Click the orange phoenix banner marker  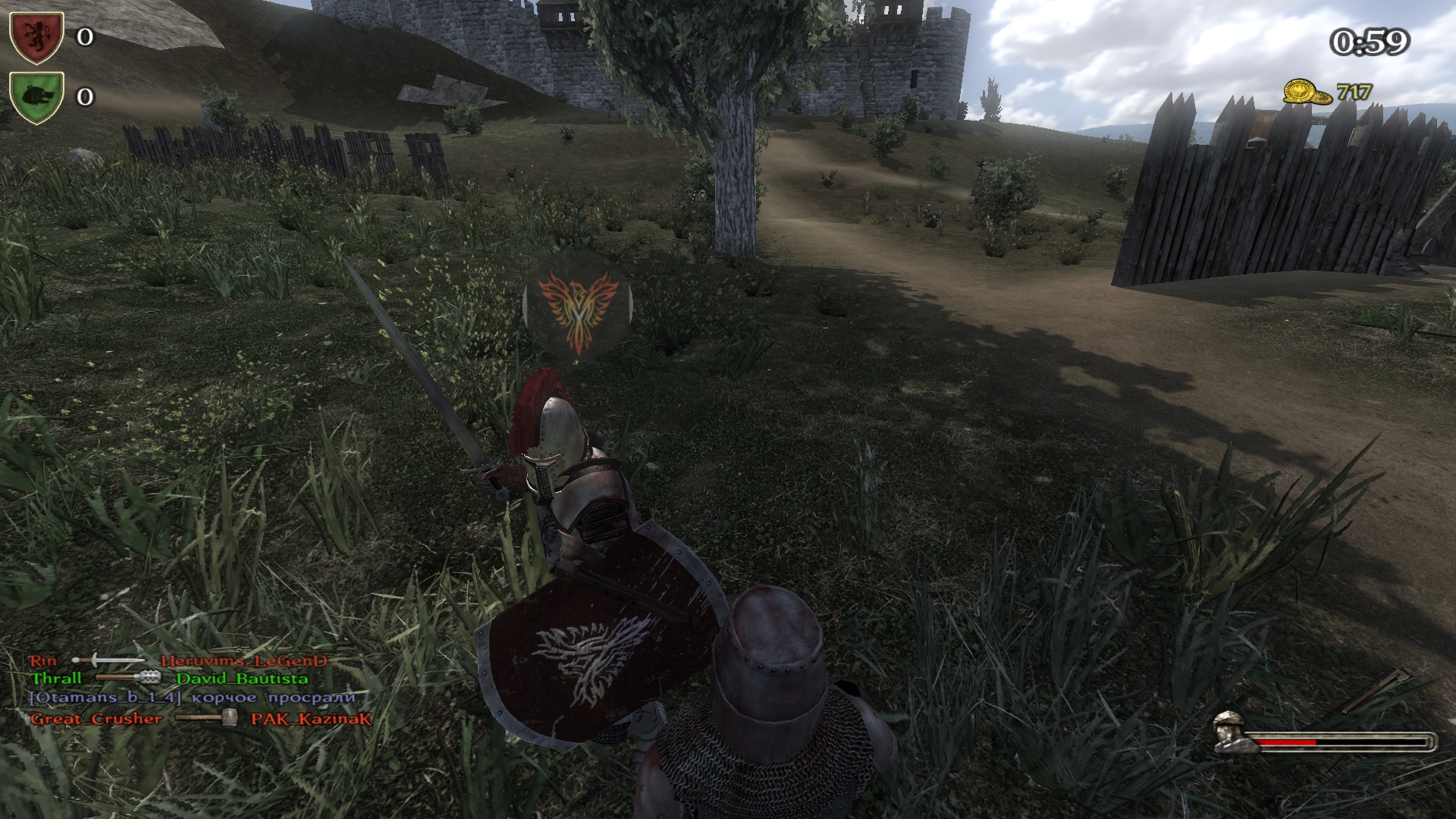click(578, 307)
